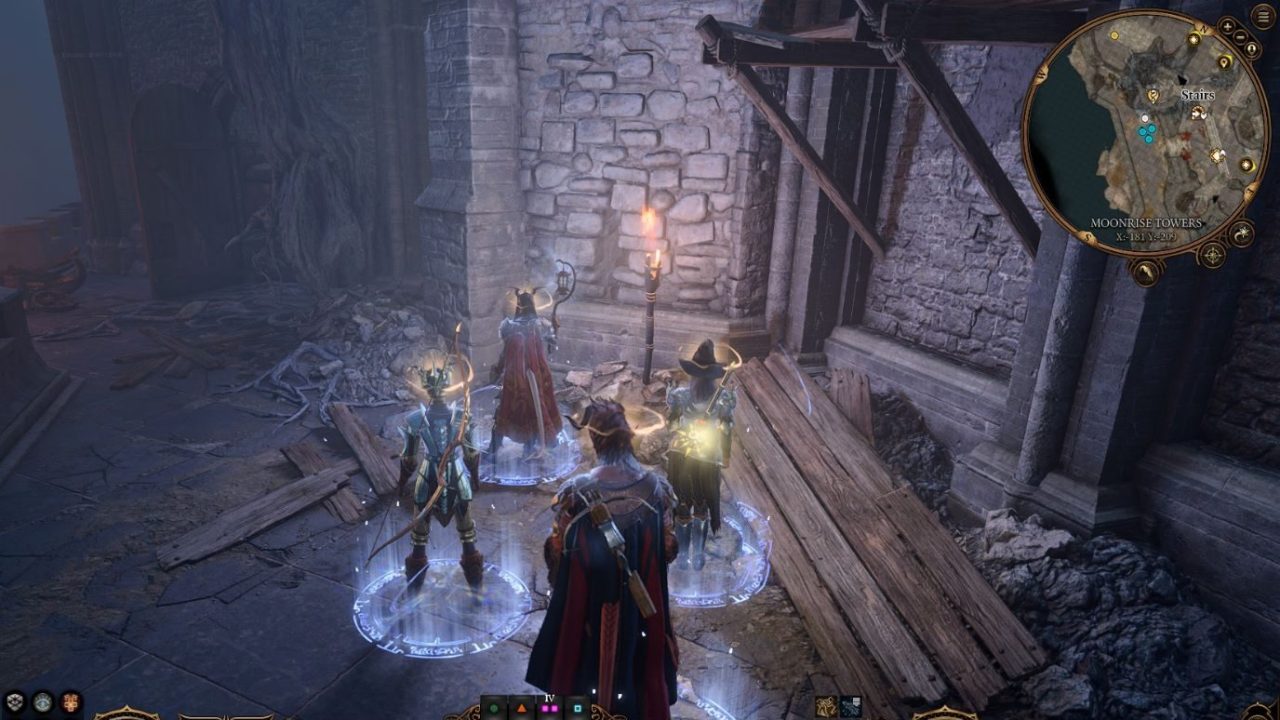
Task: Zoom in on the minimap
Action: coord(1228,27)
